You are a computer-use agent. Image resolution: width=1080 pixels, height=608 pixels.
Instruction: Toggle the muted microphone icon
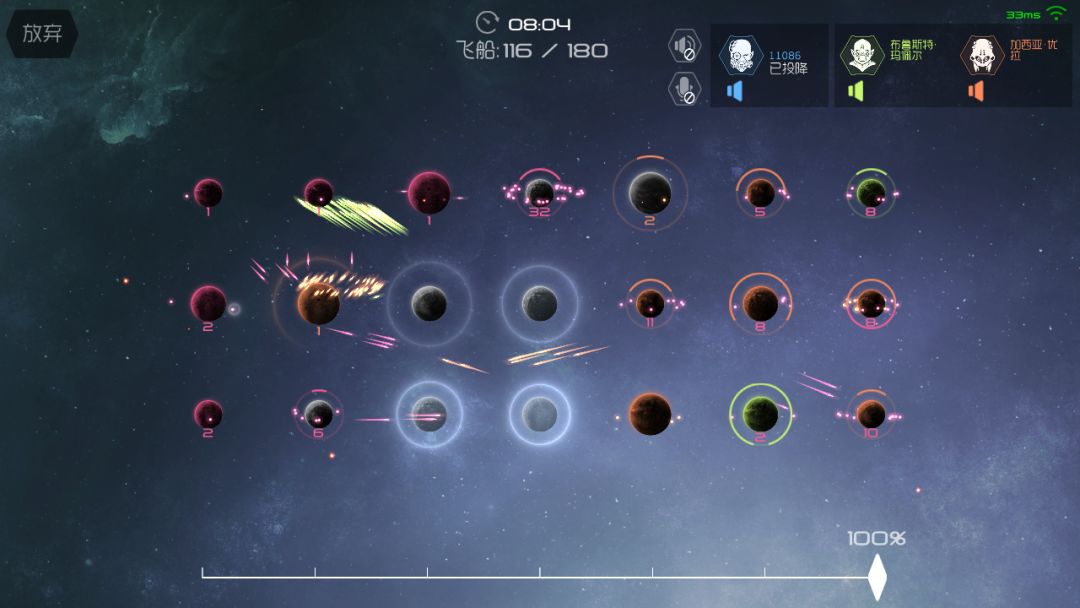(x=684, y=88)
